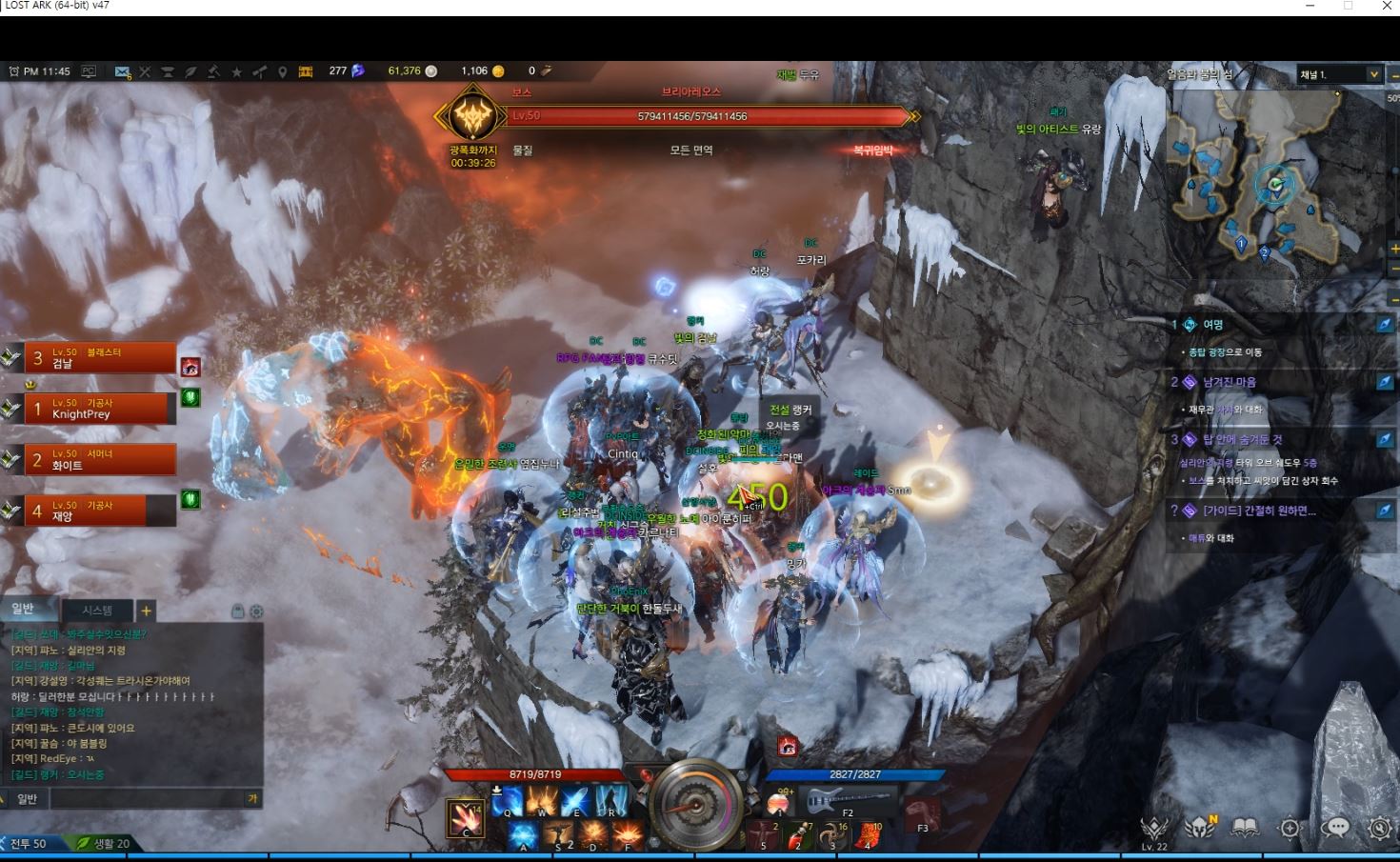Open the mail envelope icon
The image size is (1400, 862).
[x=122, y=71]
